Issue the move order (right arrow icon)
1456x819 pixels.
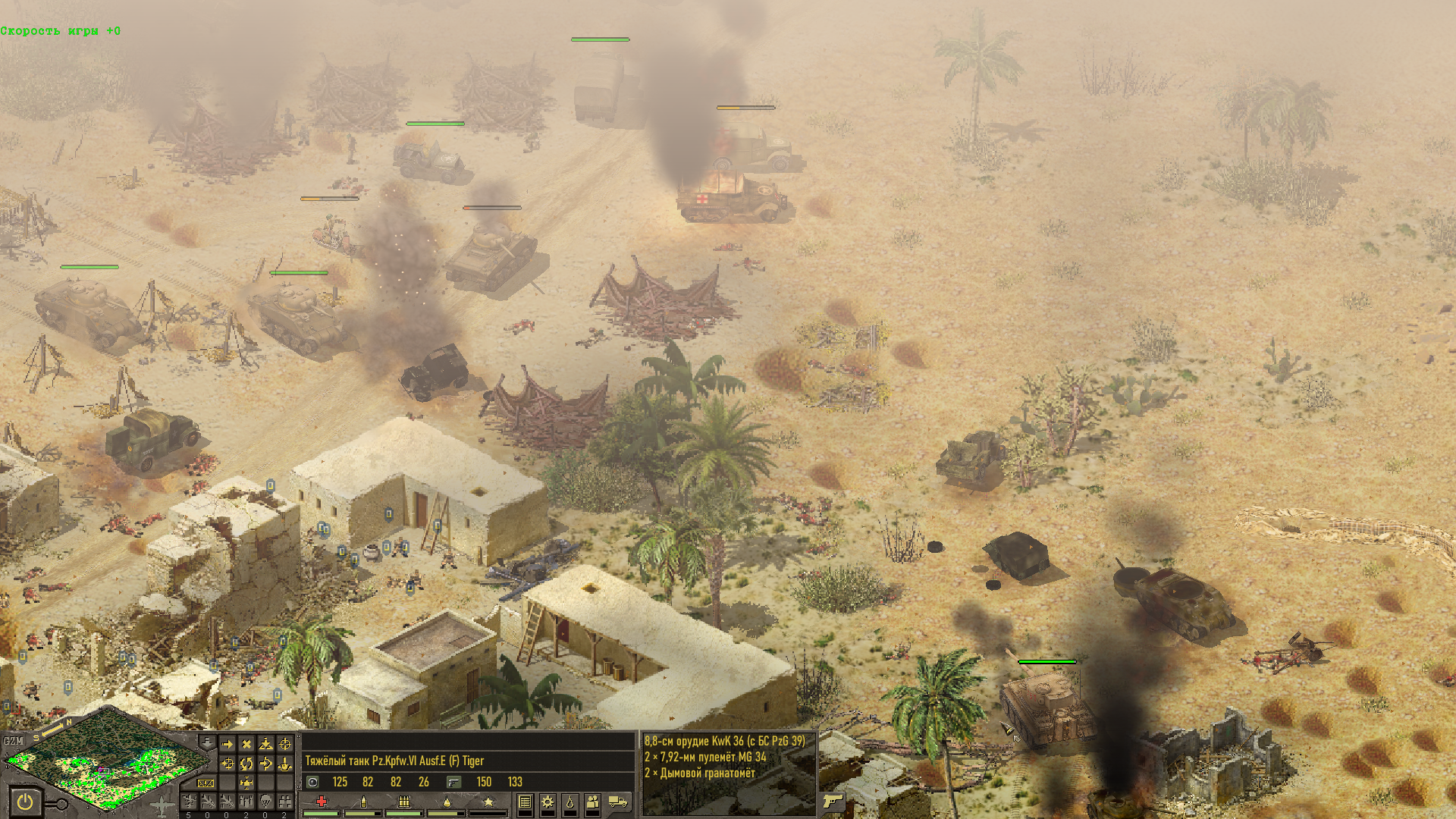click(227, 744)
